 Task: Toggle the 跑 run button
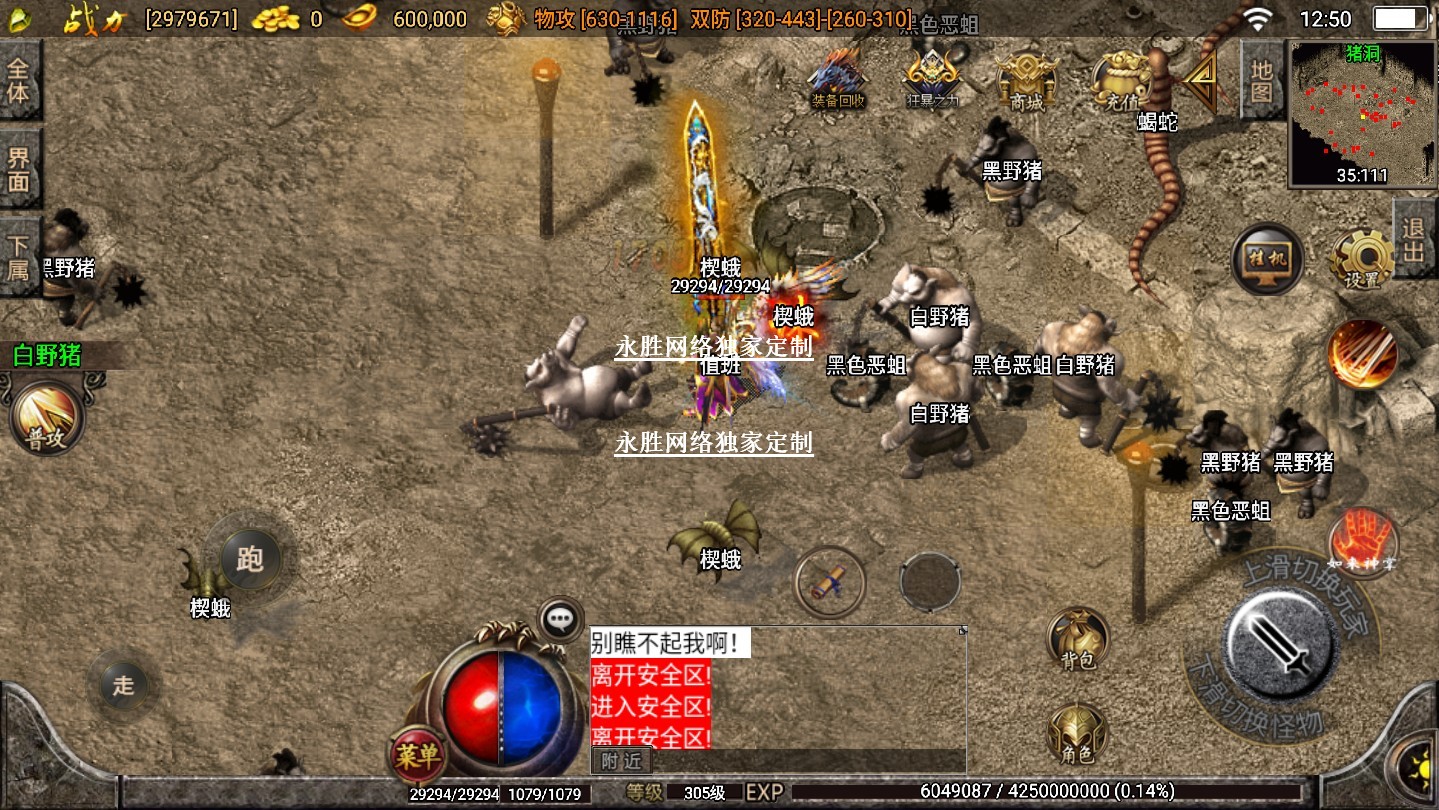coord(249,558)
